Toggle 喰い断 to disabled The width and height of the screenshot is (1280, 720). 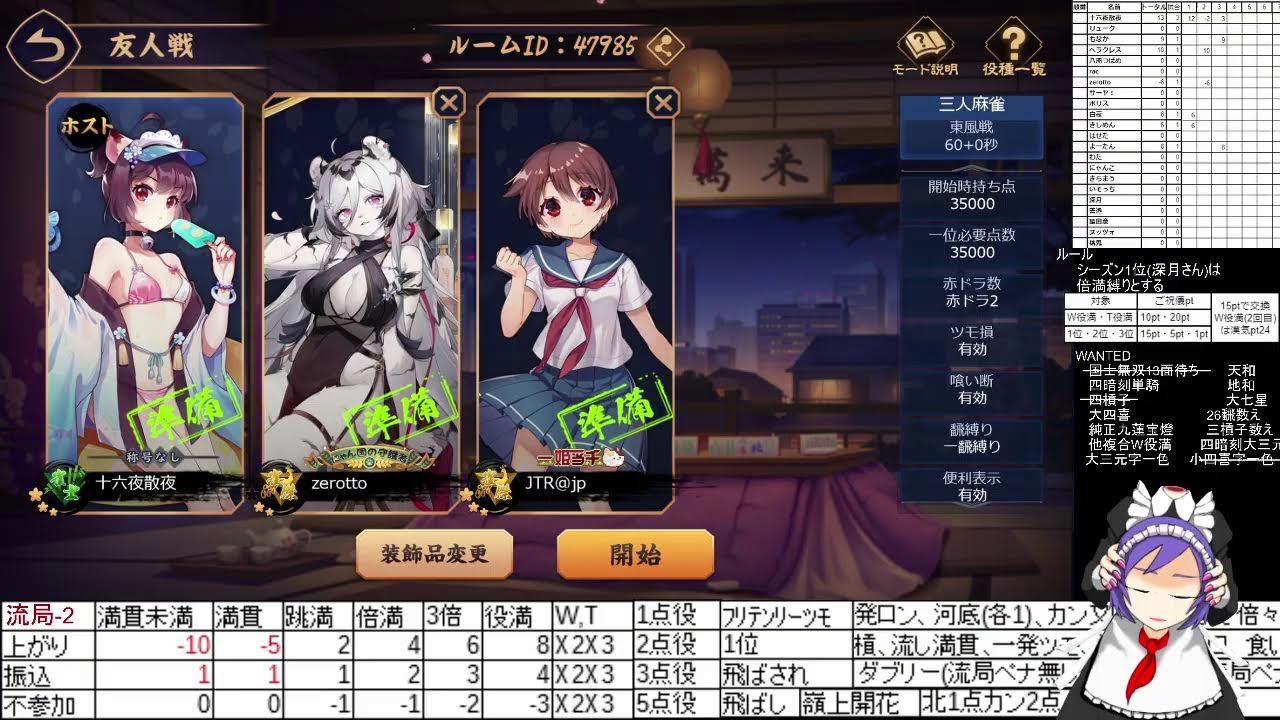tap(971, 388)
